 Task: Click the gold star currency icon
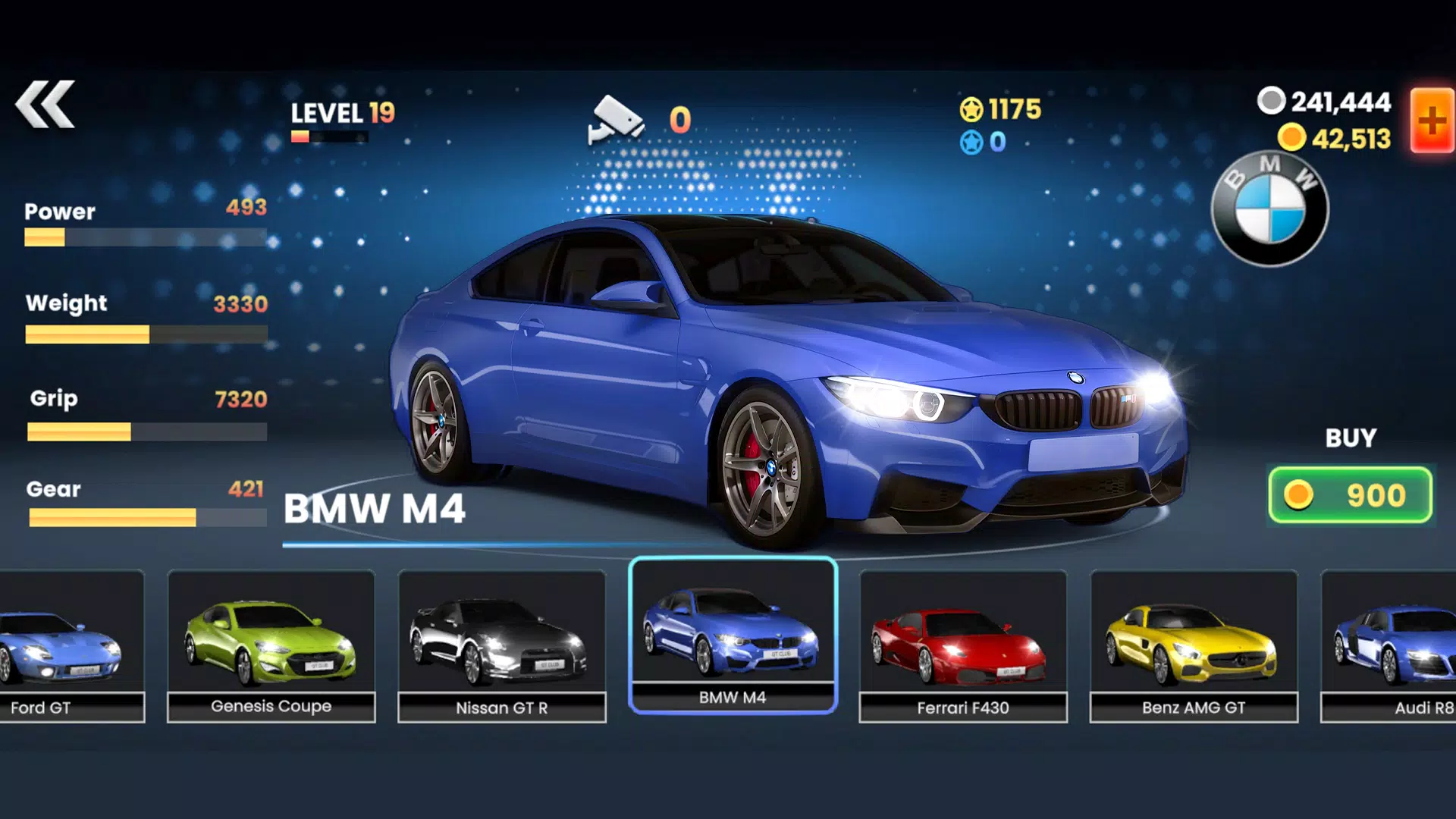[973, 110]
